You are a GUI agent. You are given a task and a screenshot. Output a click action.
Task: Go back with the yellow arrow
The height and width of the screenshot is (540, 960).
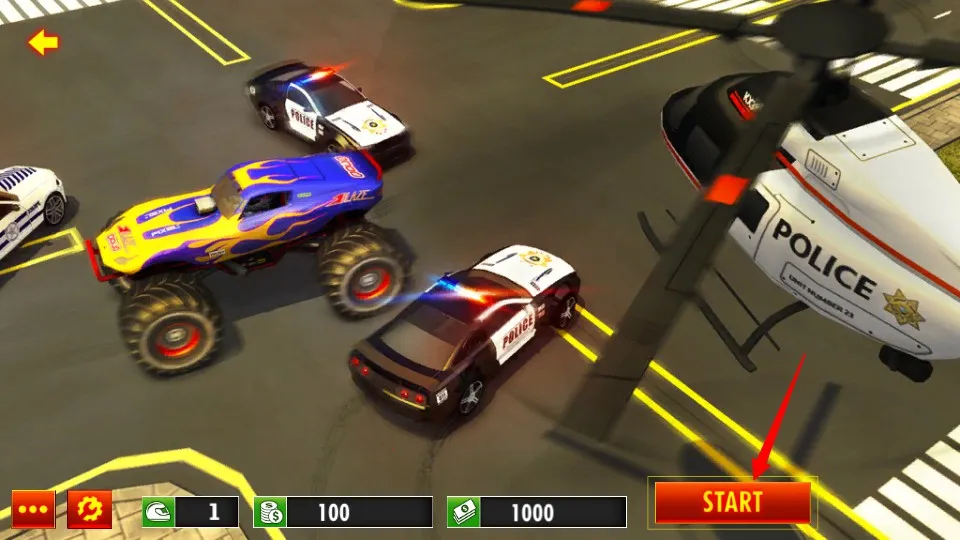click(43, 42)
